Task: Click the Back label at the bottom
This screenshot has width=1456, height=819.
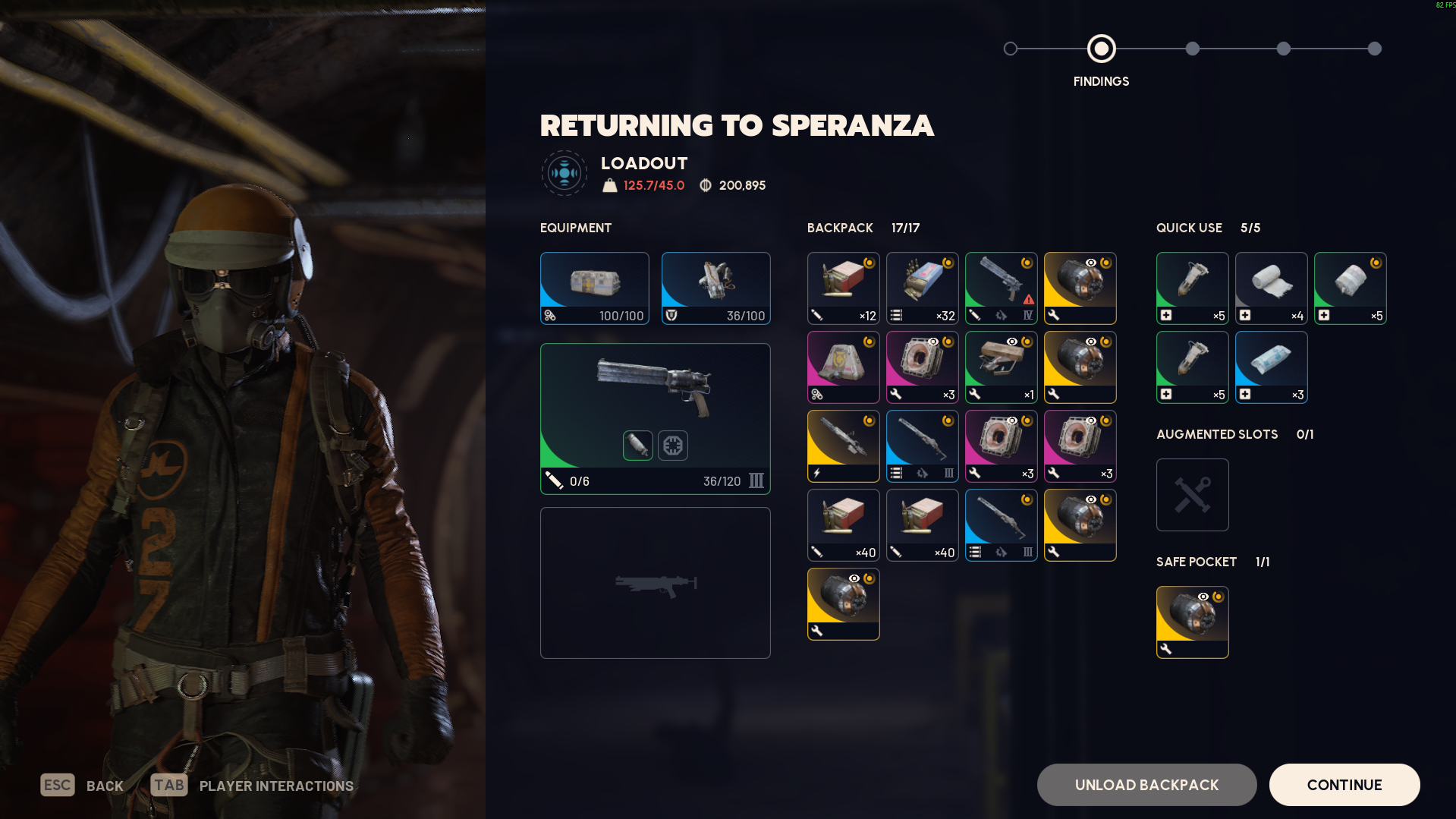Action: pyautogui.click(x=105, y=786)
